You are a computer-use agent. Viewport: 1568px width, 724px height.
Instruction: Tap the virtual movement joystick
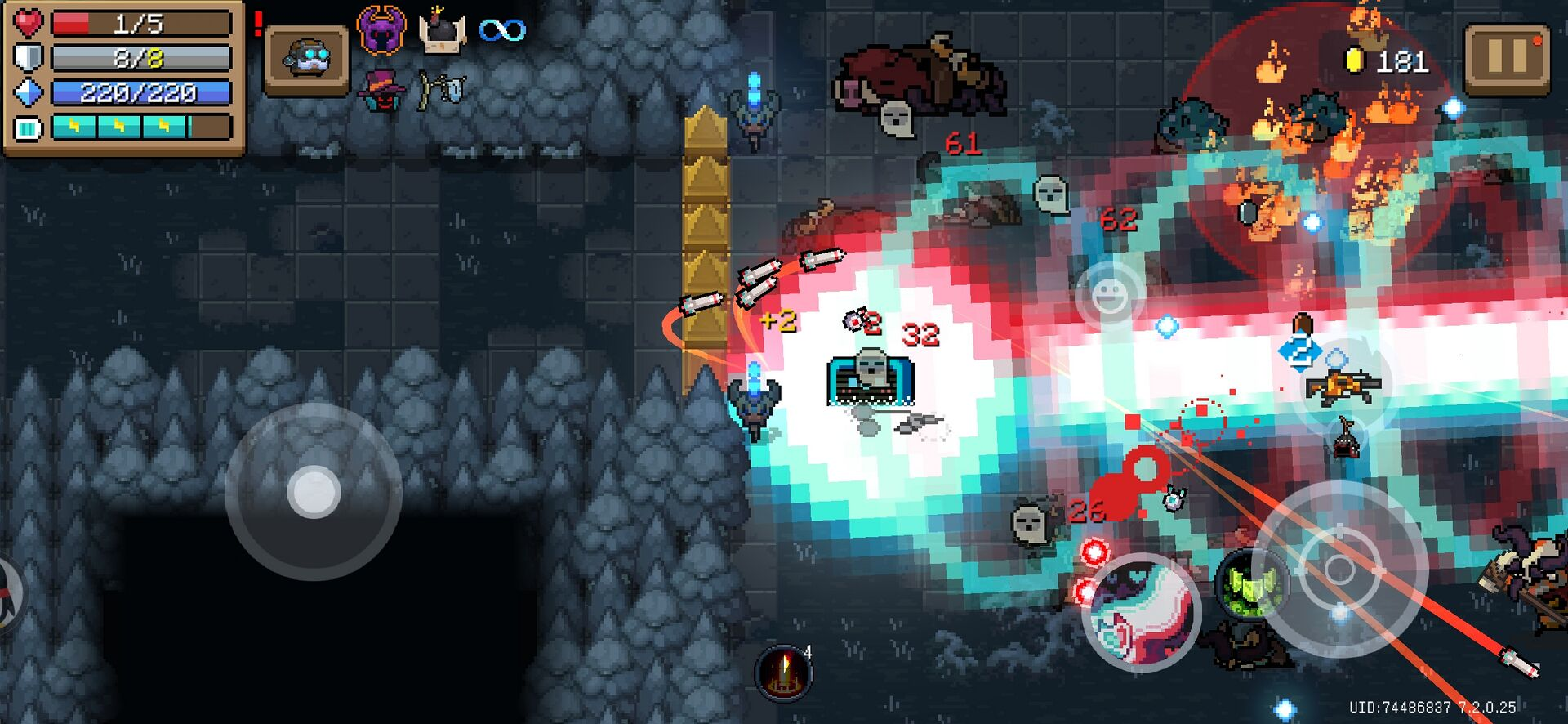[x=314, y=492]
